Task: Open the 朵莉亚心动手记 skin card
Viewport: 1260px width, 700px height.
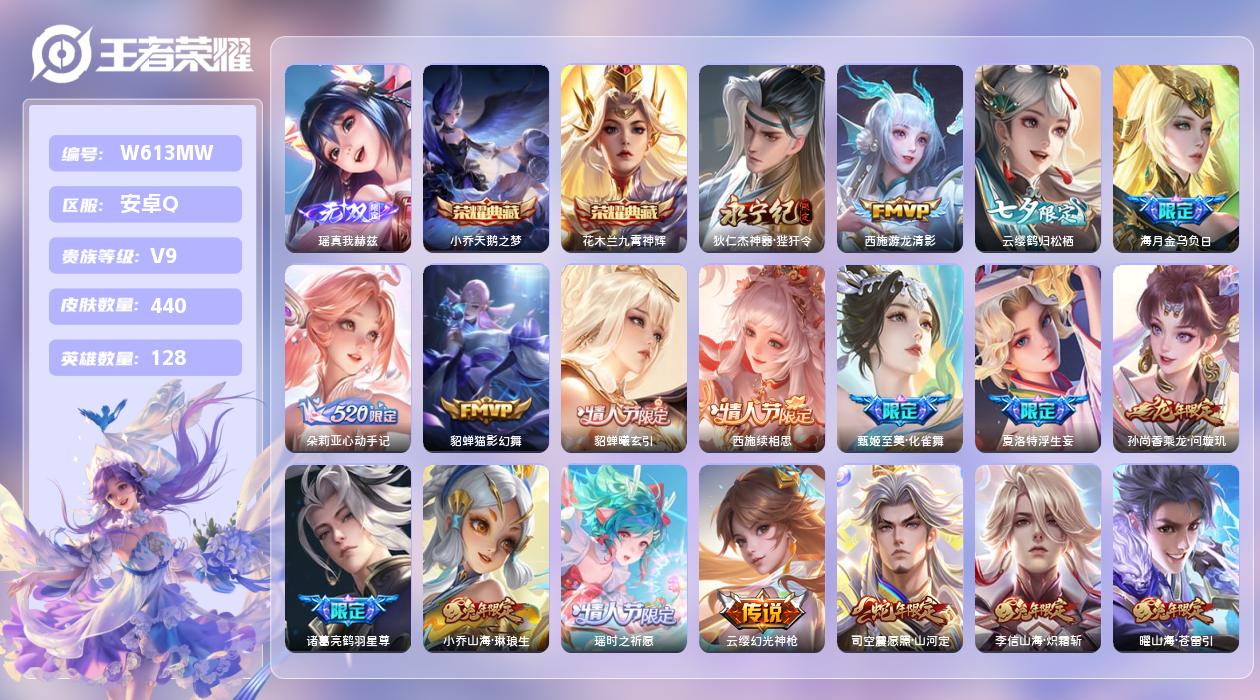Action: pyautogui.click(x=348, y=358)
